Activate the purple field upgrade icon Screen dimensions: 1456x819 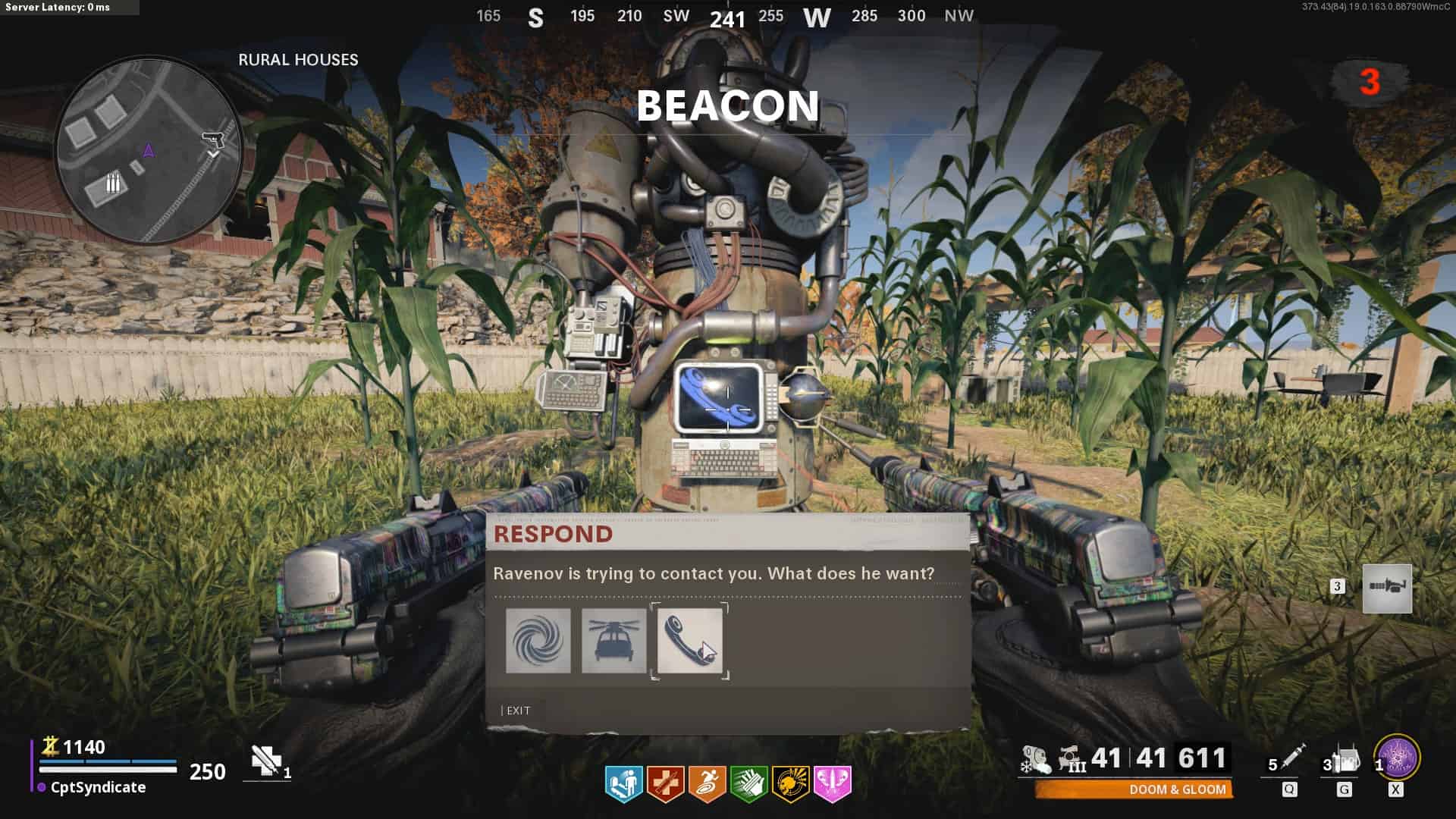(1397, 757)
